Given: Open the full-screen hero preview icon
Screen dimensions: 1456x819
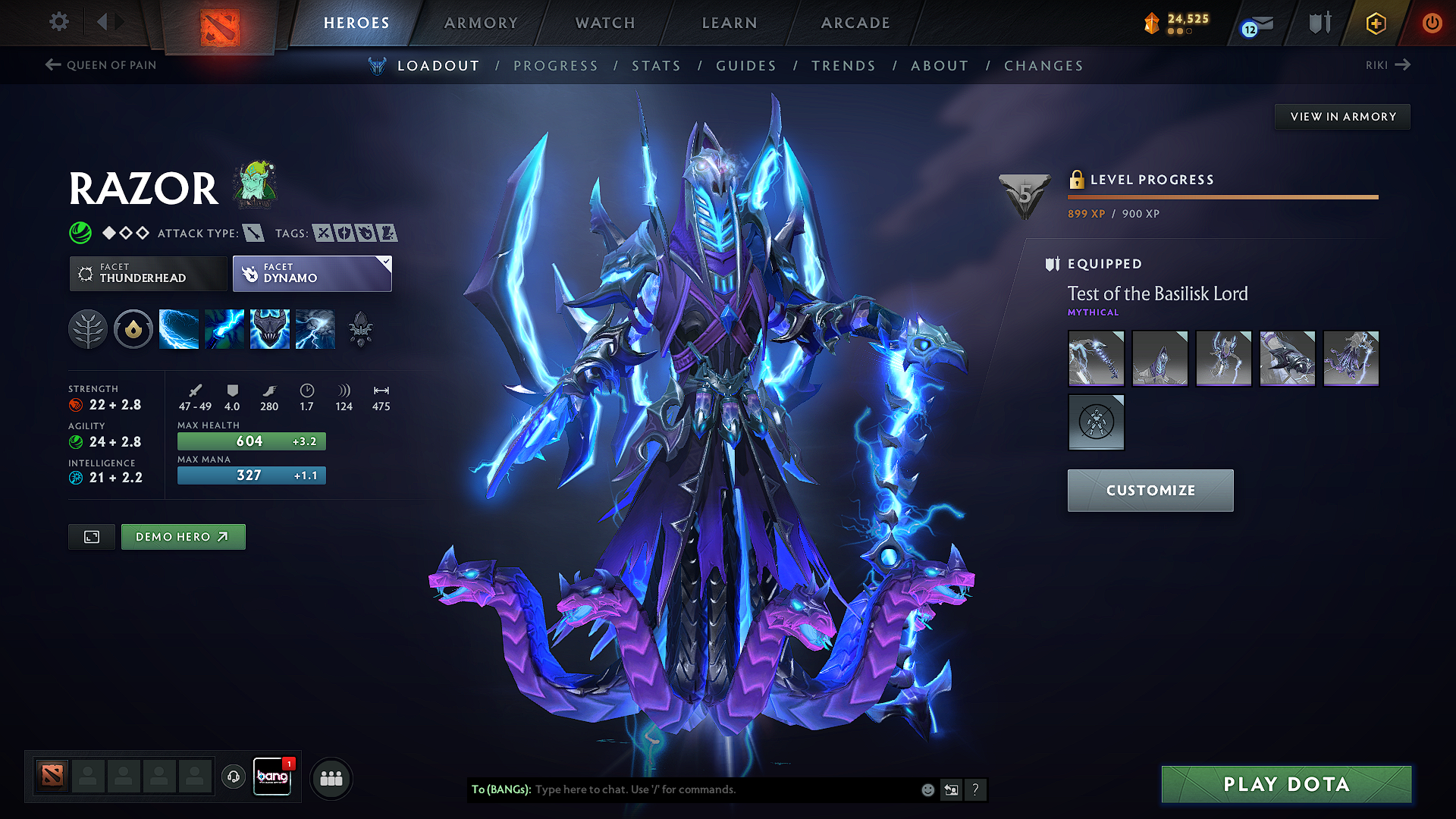Looking at the screenshot, I should point(91,537).
